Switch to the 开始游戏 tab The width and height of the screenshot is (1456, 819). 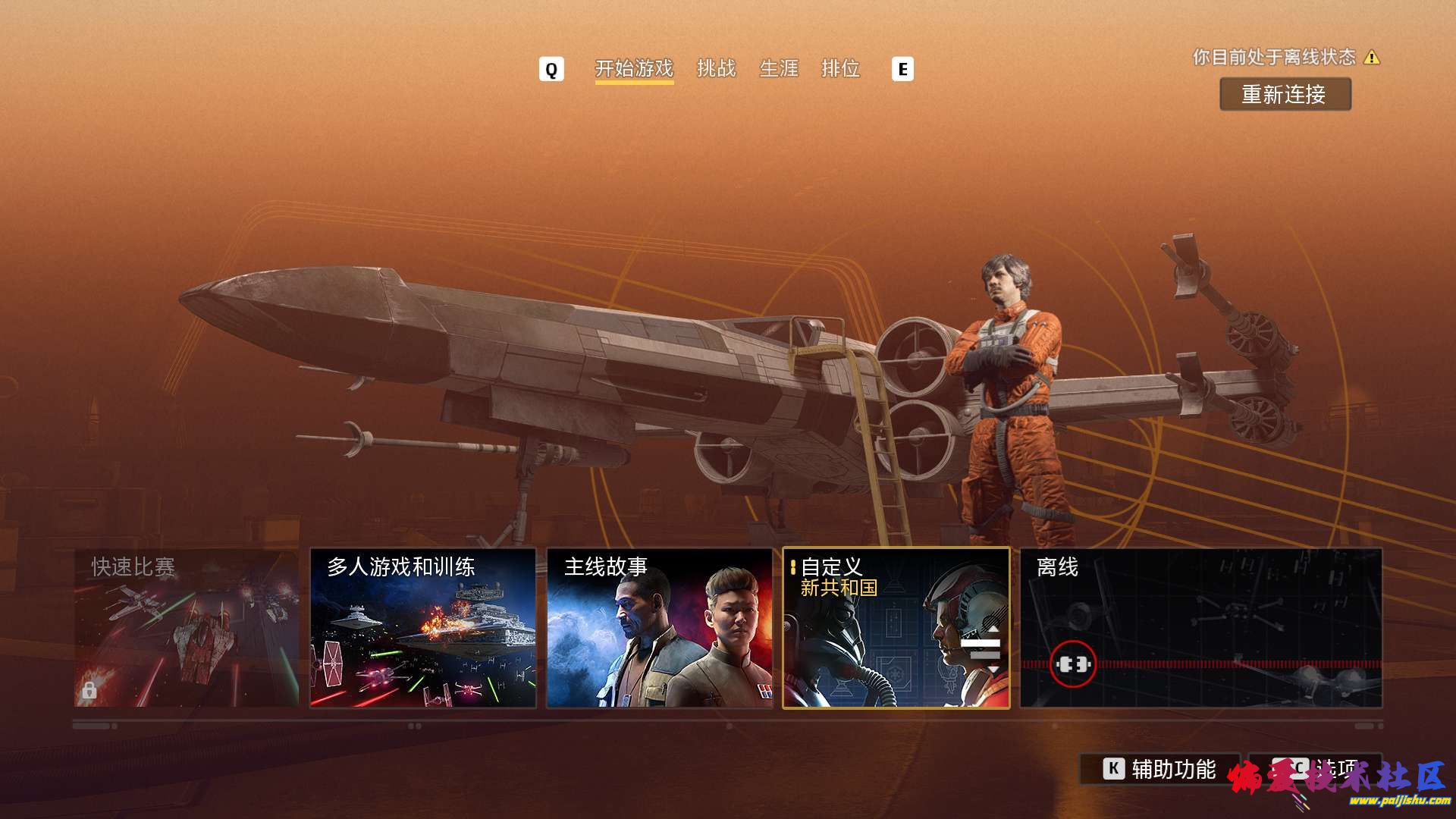point(634,69)
